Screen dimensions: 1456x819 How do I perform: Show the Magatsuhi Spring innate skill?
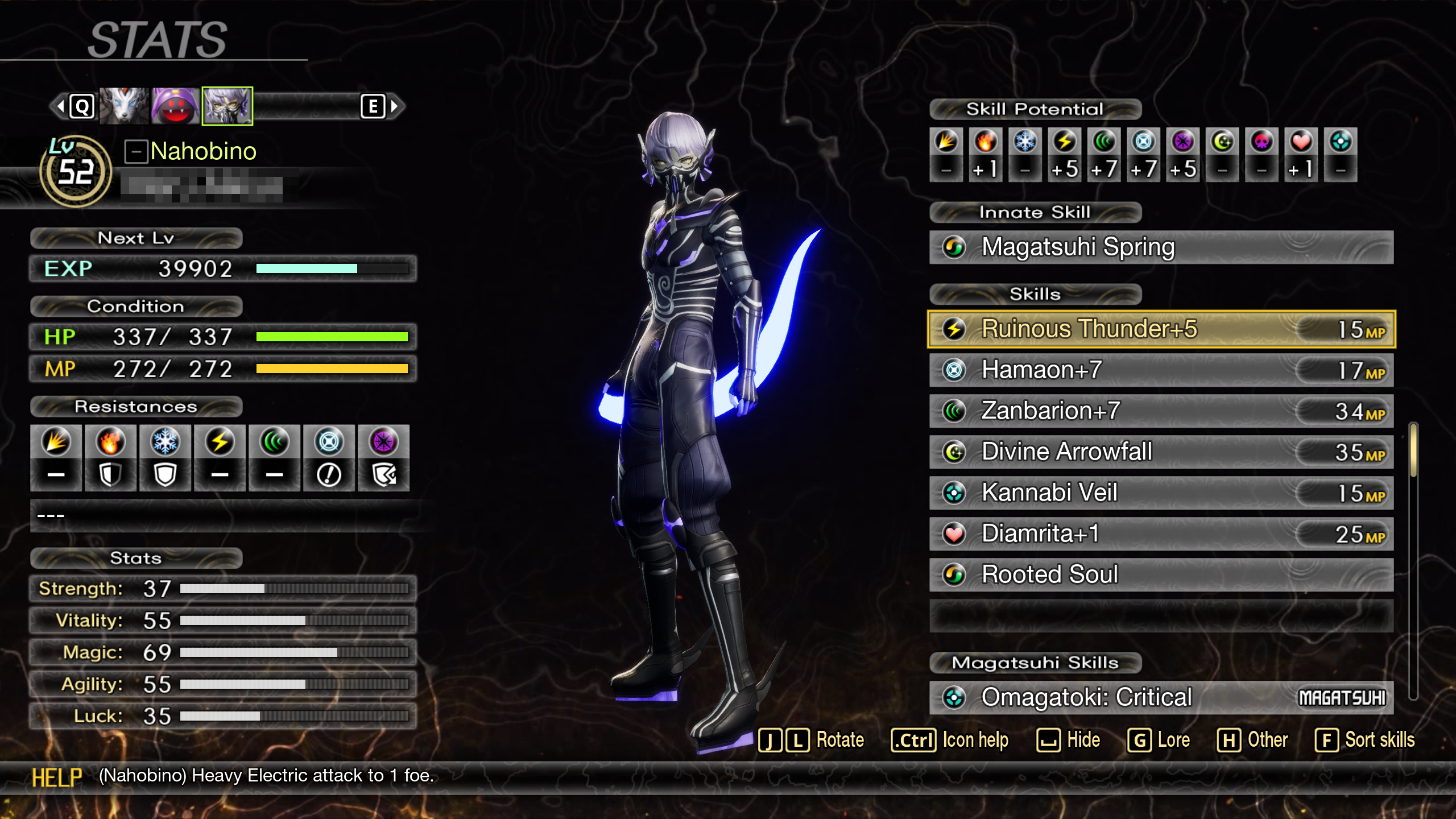tap(1160, 247)
